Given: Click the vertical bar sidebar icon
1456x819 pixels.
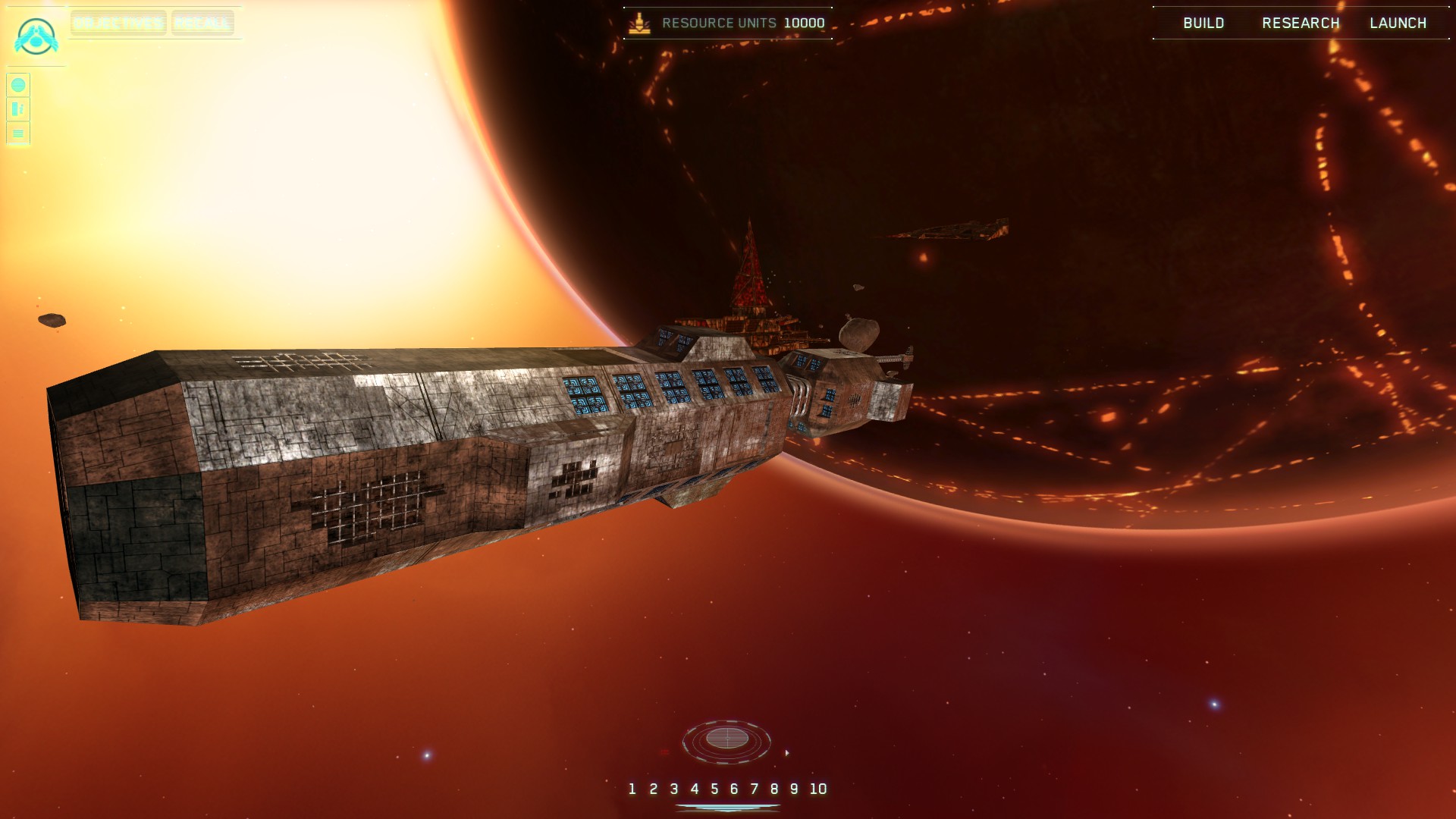Looking at the screenshot, I should 18,109.
